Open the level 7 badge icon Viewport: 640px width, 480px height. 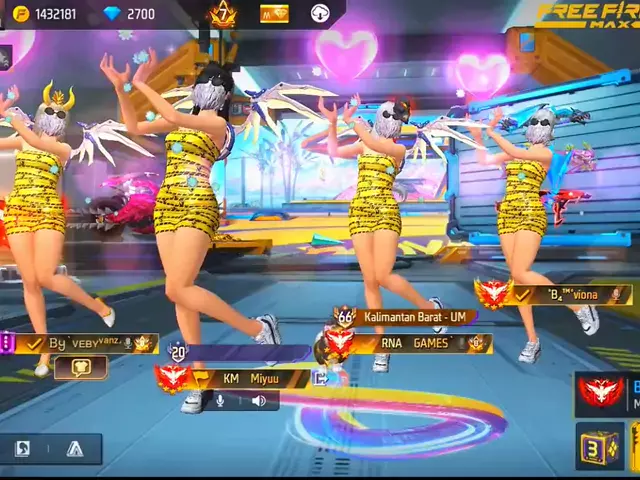222,14
